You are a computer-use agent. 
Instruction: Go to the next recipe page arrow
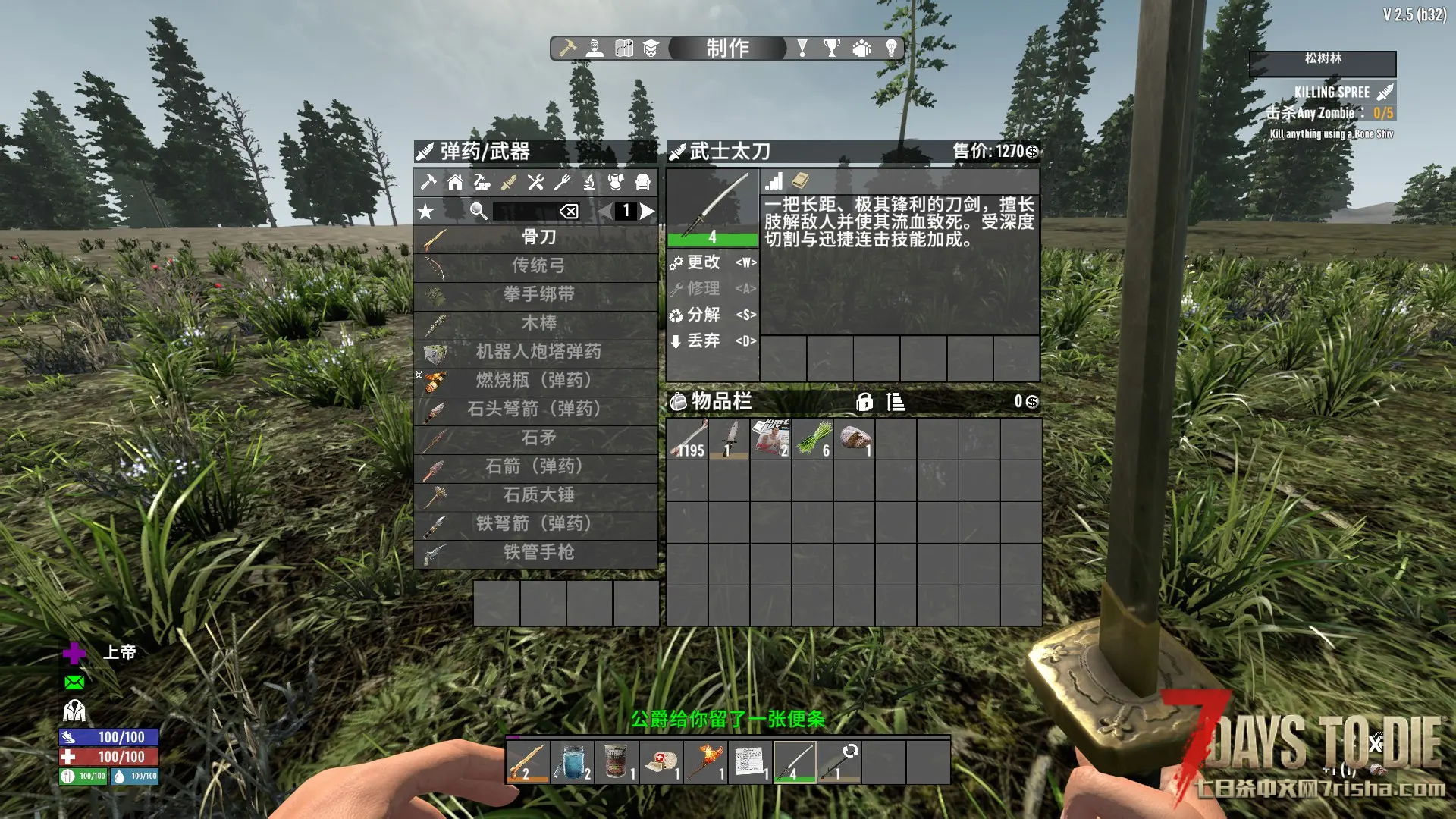click(647, 211)
